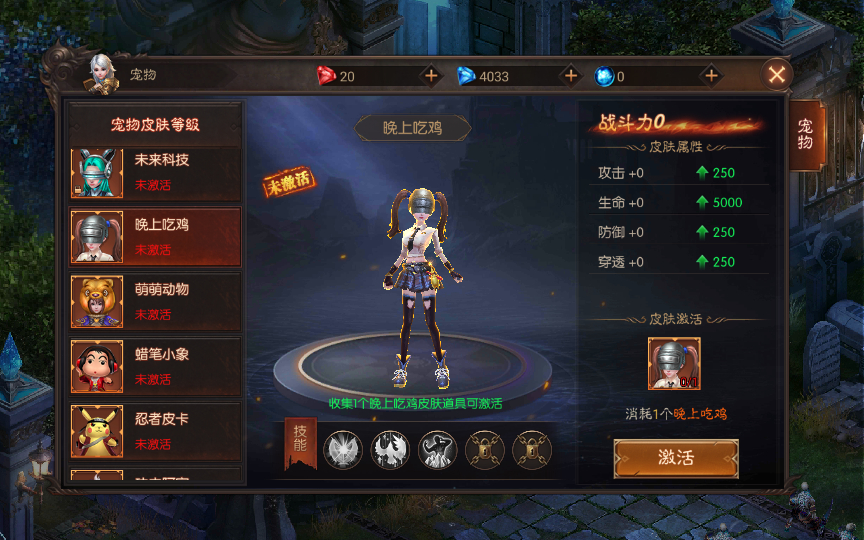Open the 忍者皮卡 skin entry
The height and width of the screenshot is (540, 864).
tap(155, 431)
